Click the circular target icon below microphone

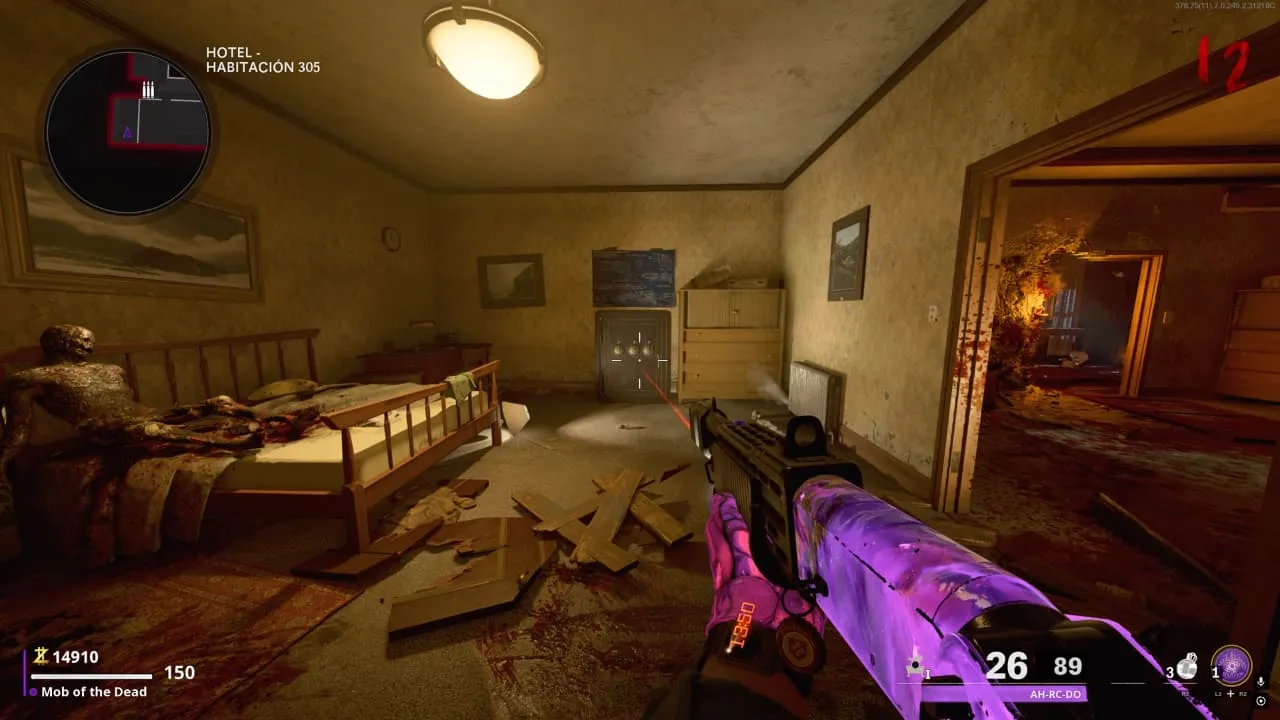coord(1260,700)
